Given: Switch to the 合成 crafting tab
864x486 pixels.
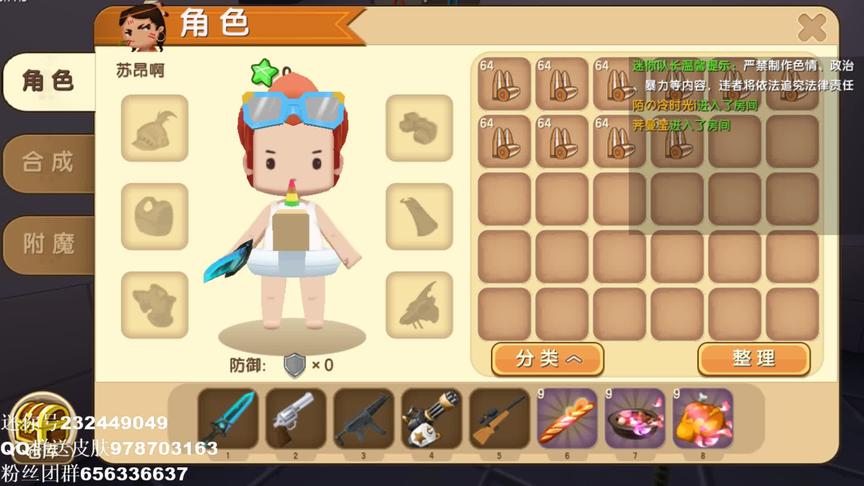Looking at the screenshot, I should 48,162.
